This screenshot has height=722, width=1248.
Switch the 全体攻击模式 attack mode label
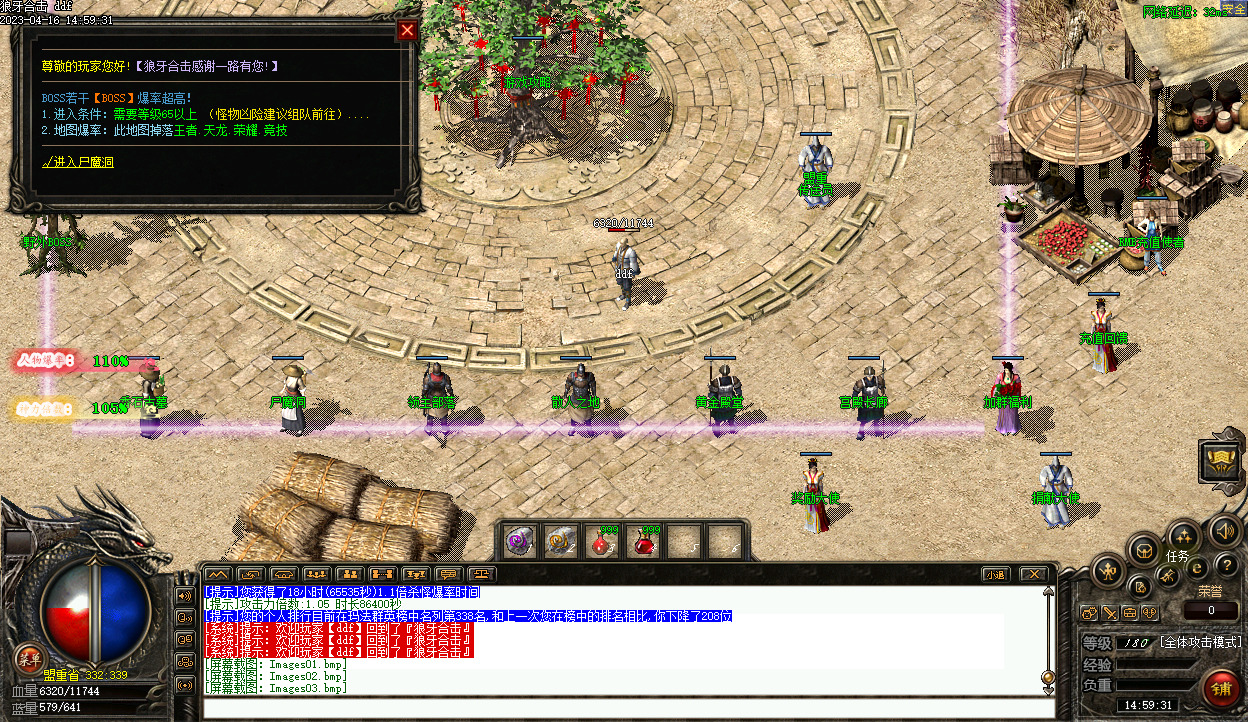(1200, 642)
